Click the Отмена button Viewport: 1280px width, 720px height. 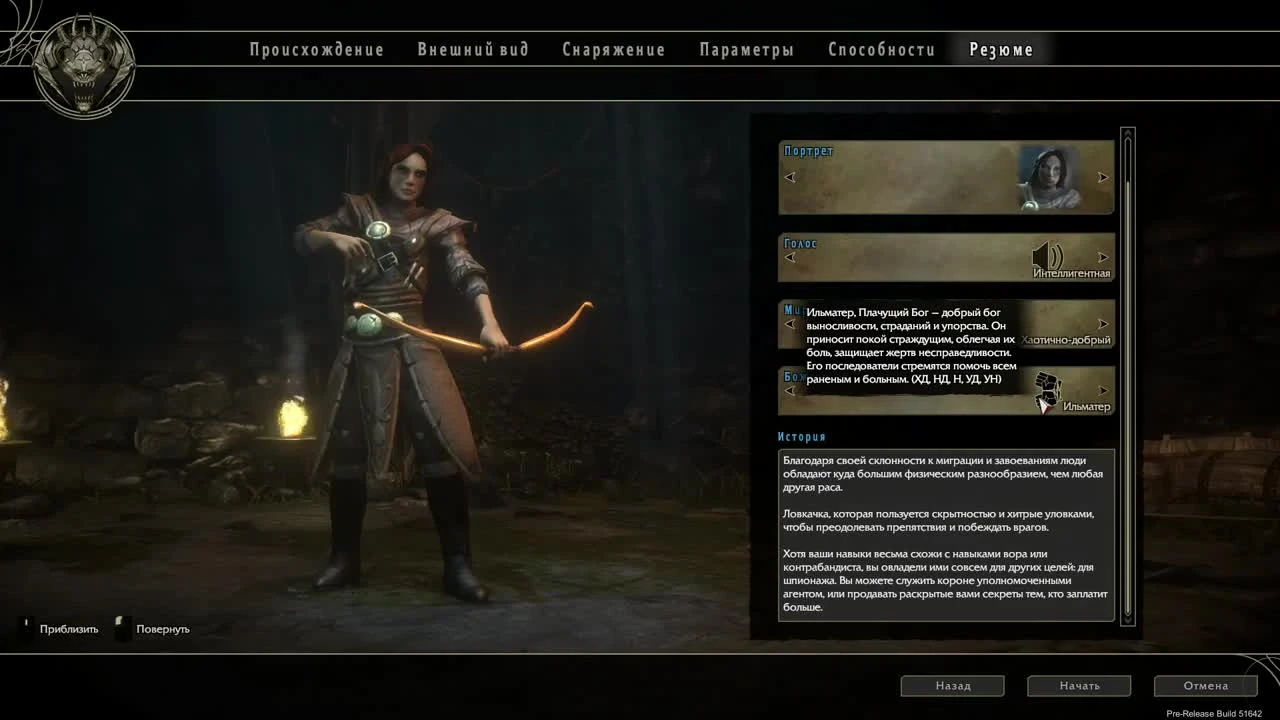(x=1206, y=685)
